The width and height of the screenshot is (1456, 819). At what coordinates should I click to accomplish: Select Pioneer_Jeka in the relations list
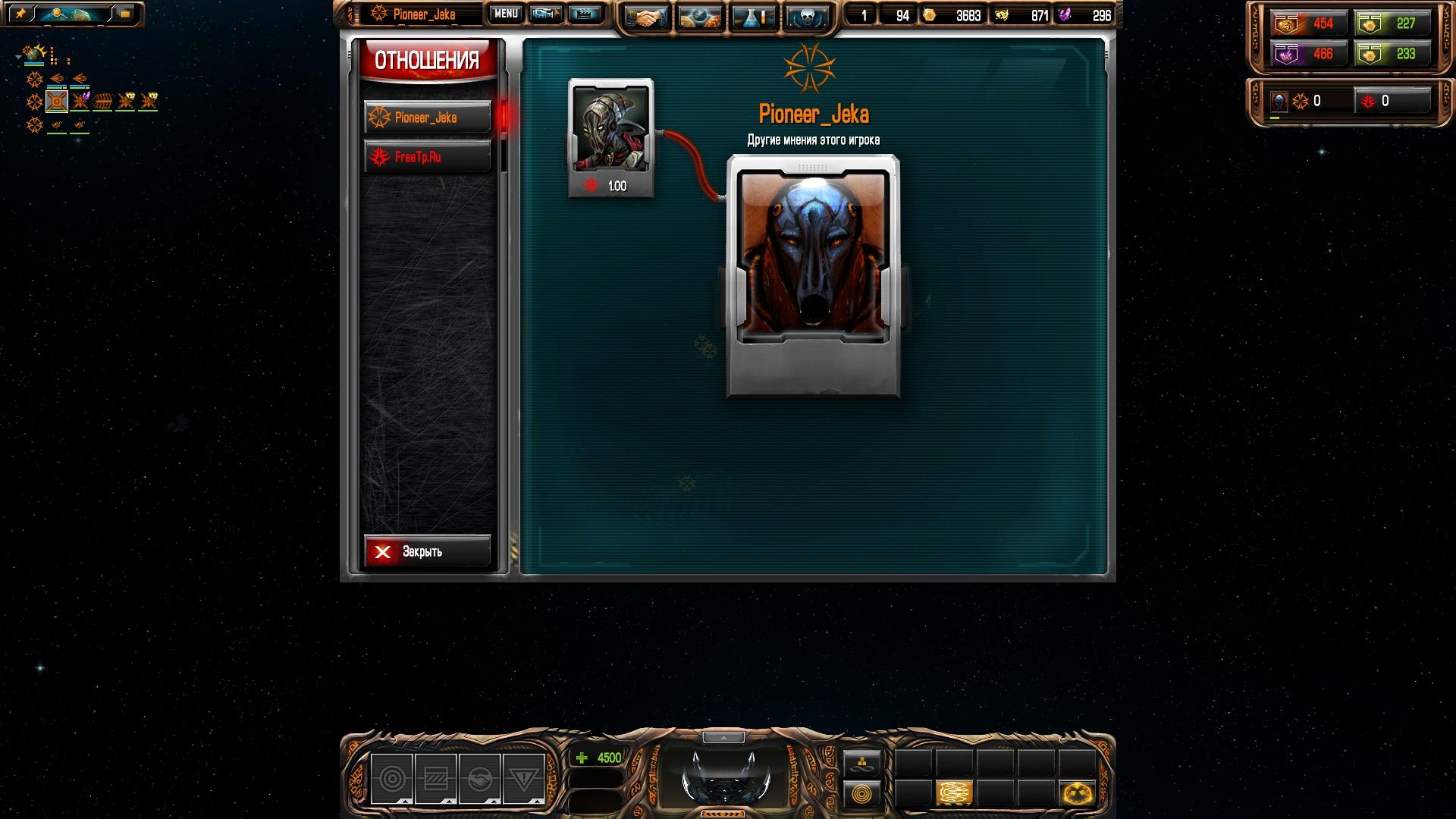pyautogui.click(x=427, y=118)
